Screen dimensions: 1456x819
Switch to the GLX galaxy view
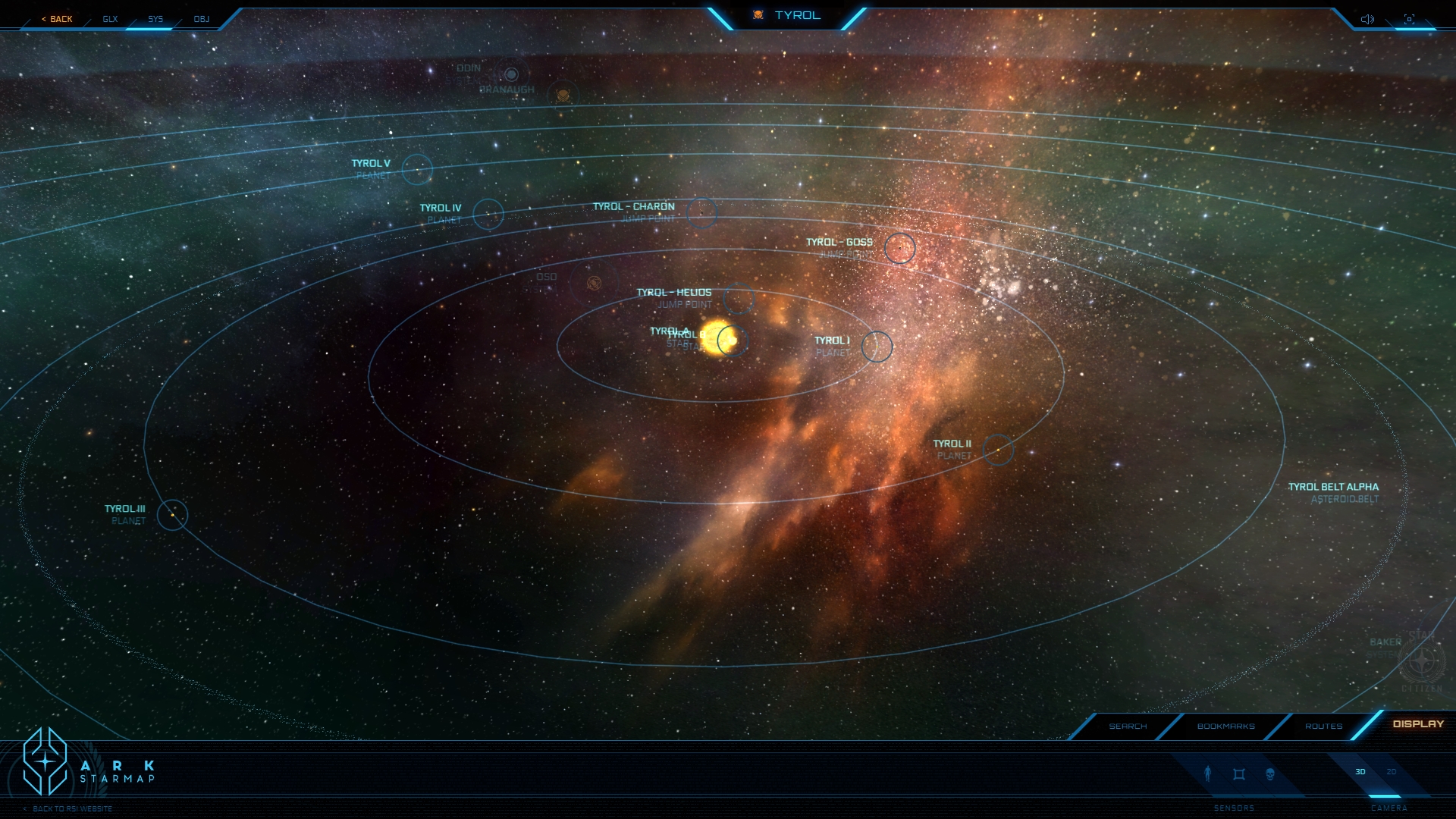click(x=111, y=19)
